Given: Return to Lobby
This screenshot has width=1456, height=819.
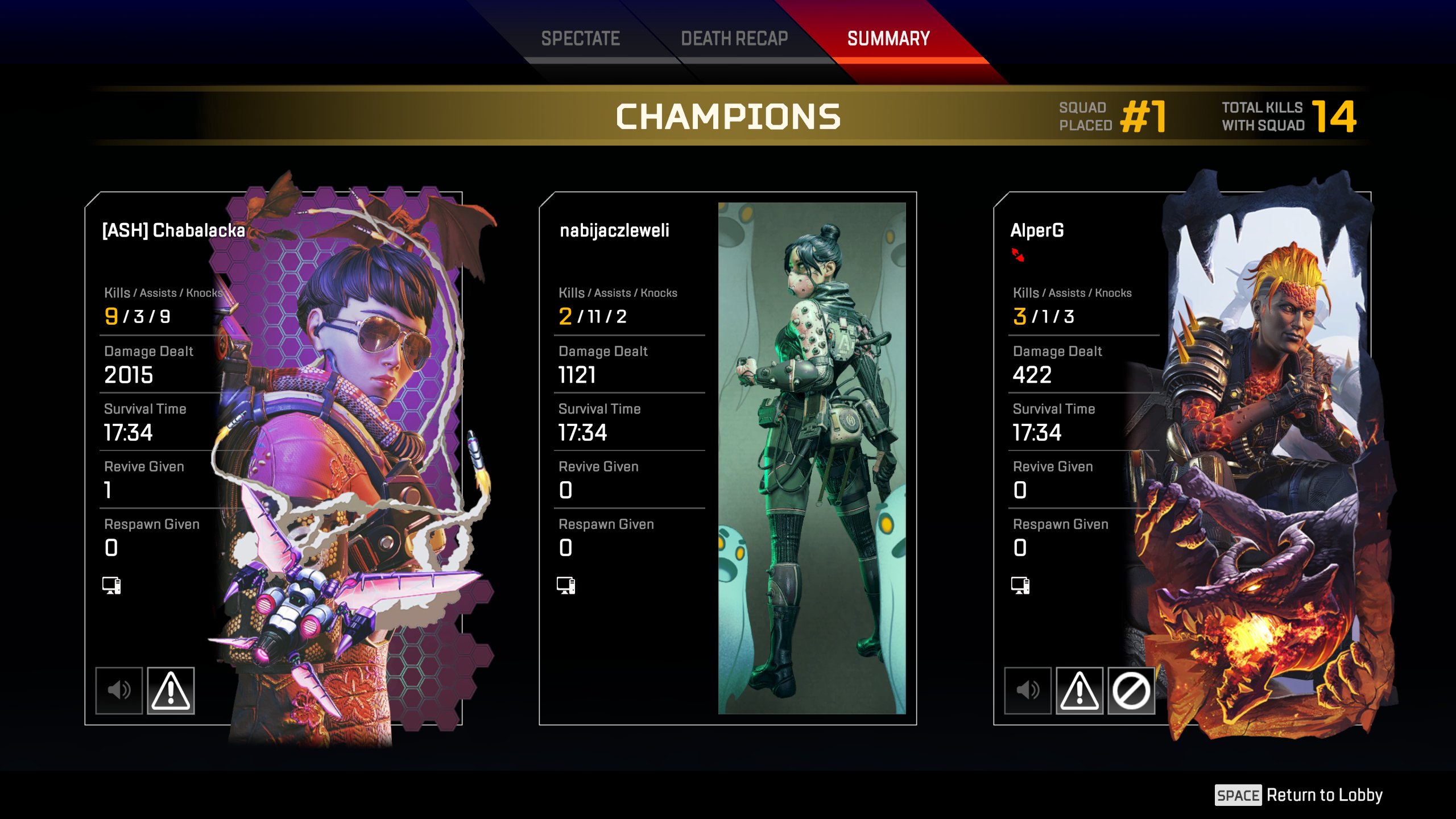Looking at the screenshot, I should (x=1299, y=795).
